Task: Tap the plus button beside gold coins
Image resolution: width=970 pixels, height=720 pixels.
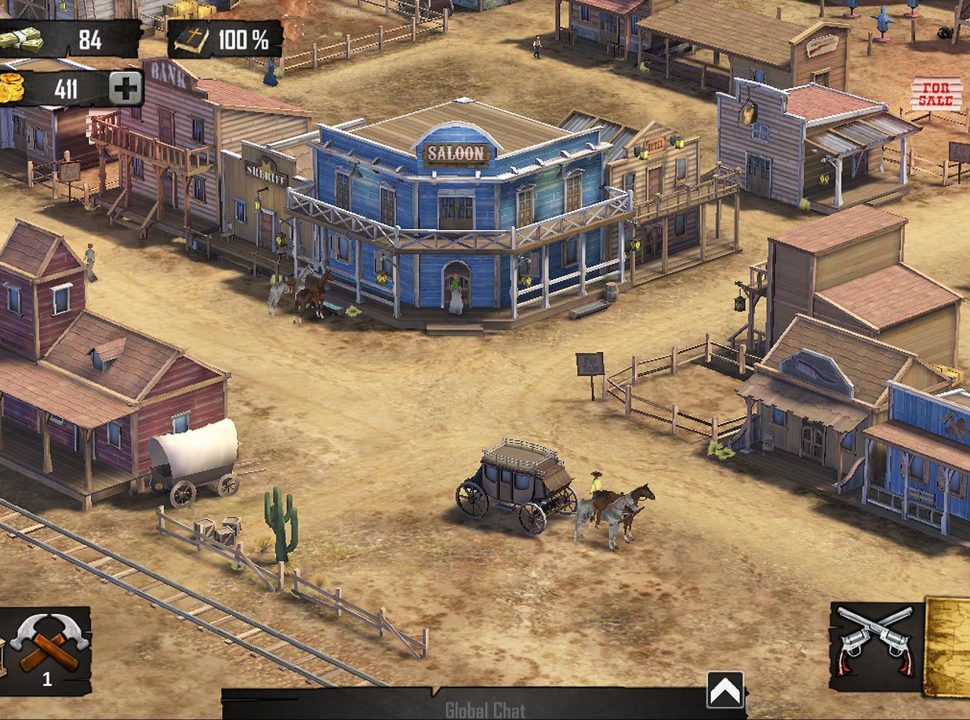Action: click(x=125, y=89)
